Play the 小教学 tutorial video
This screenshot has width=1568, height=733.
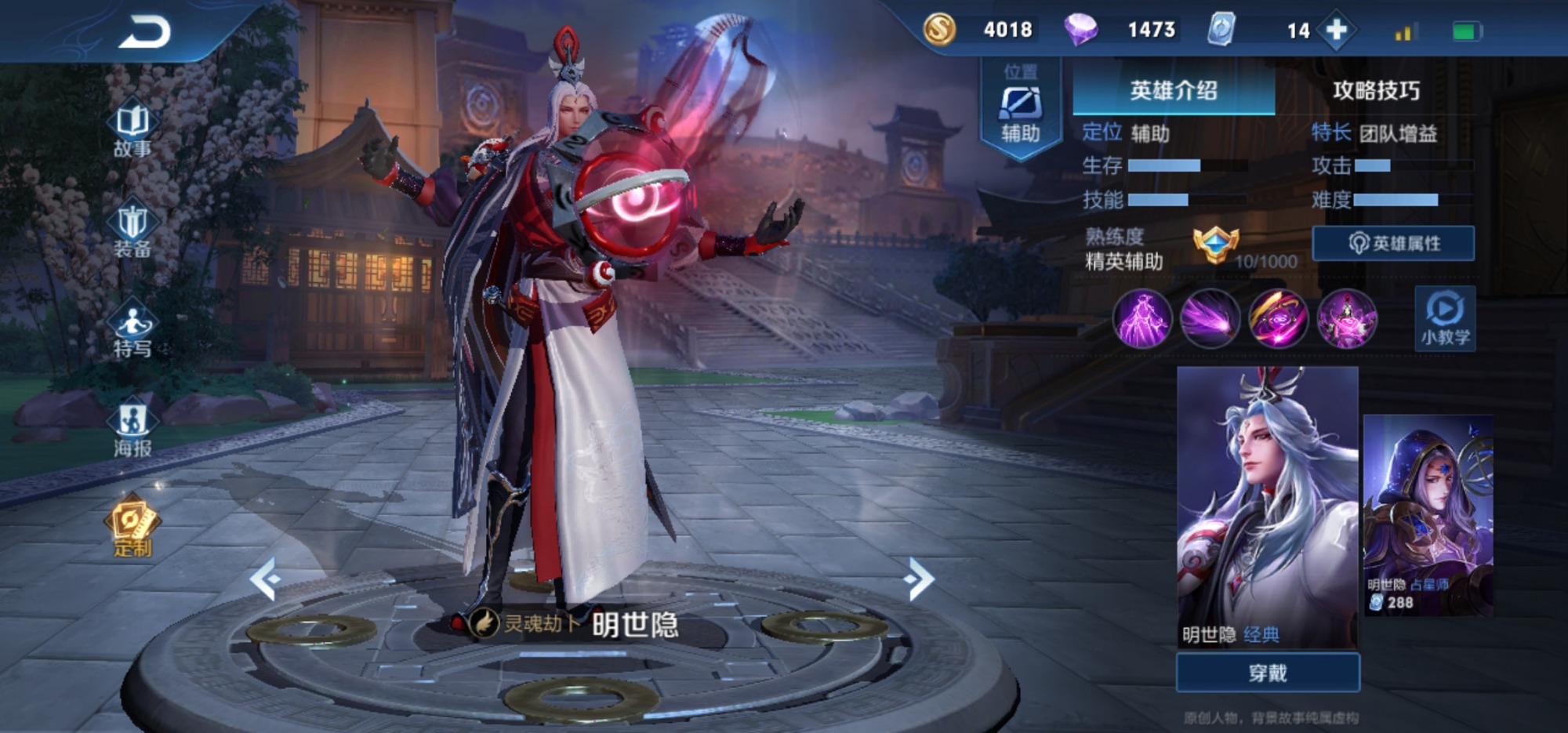click(x=1445, y=318)
